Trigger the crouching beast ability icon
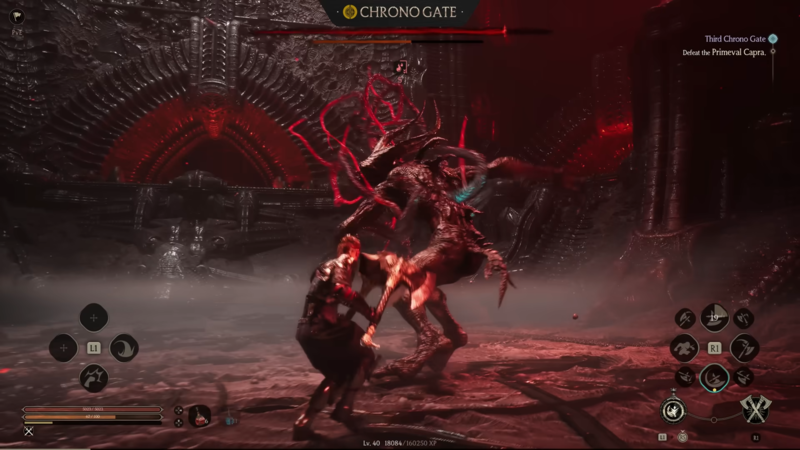Screen dimensions: 800x450 click(x=684, y=348)
